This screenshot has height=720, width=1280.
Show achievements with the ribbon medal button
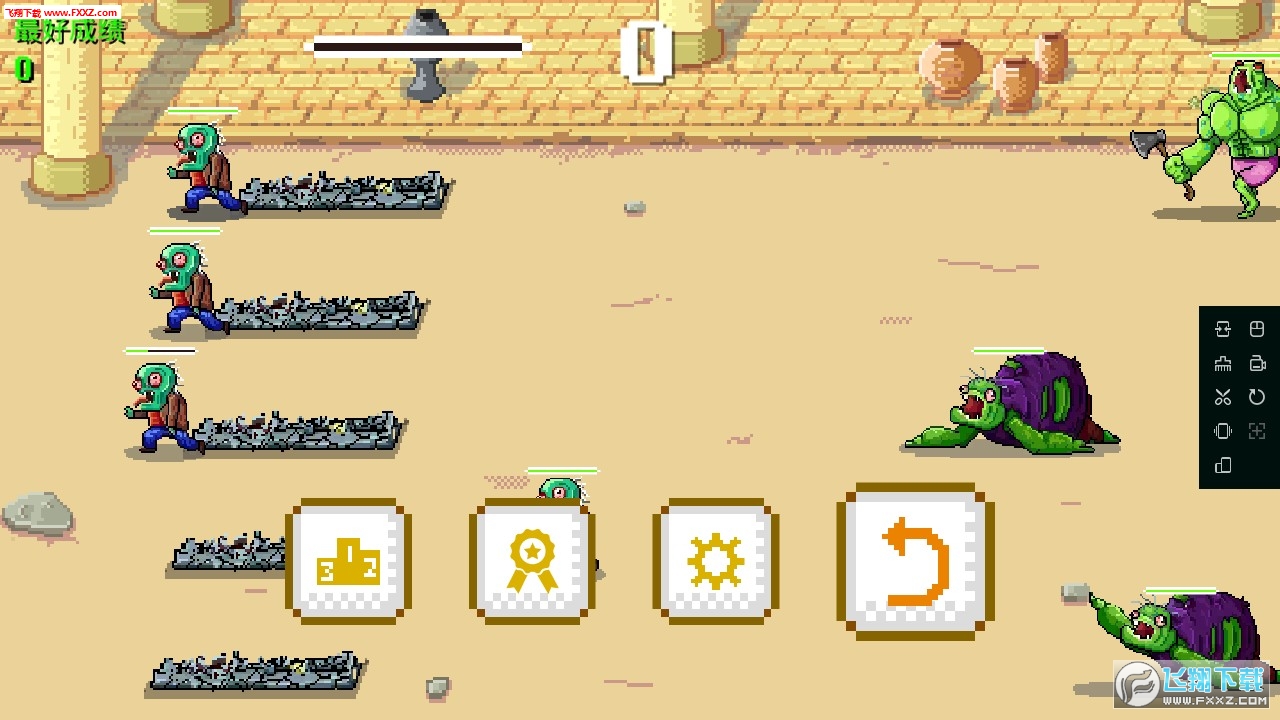532,561
